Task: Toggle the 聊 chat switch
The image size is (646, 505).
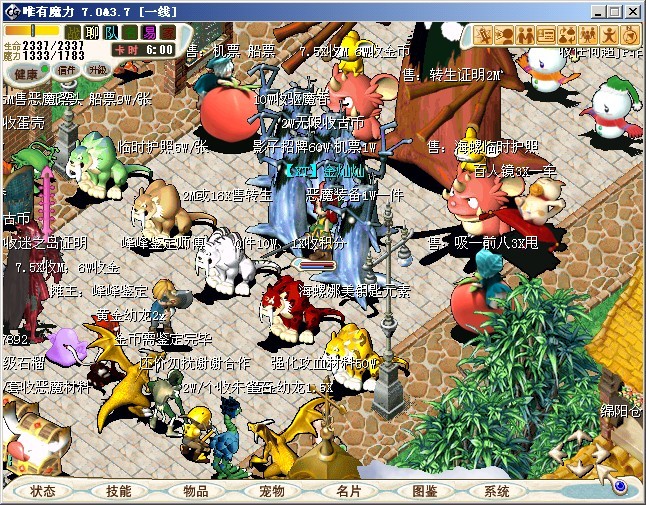Action: 92,33
